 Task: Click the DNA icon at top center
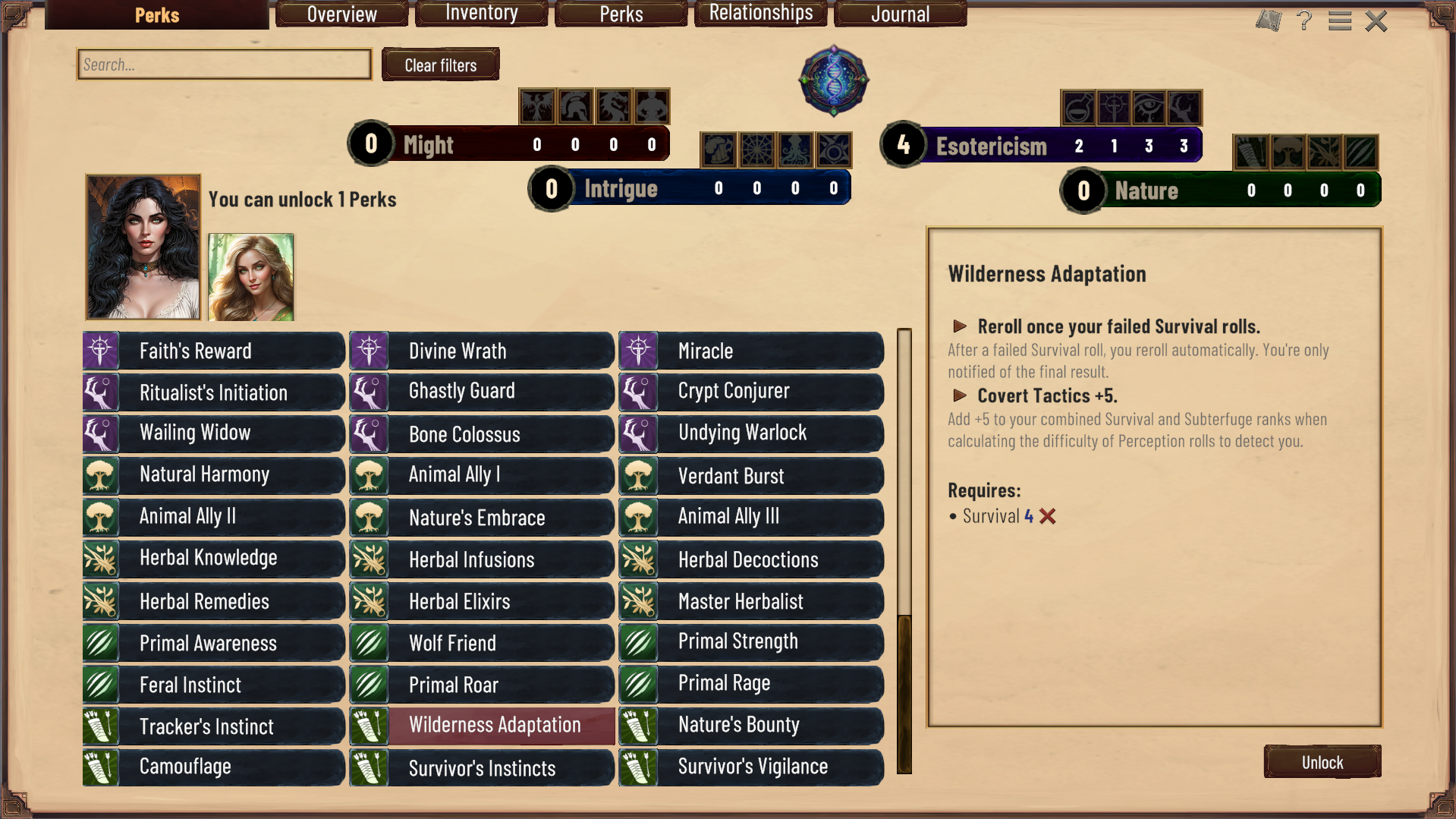pyautogui.click(x=832, y=80)
